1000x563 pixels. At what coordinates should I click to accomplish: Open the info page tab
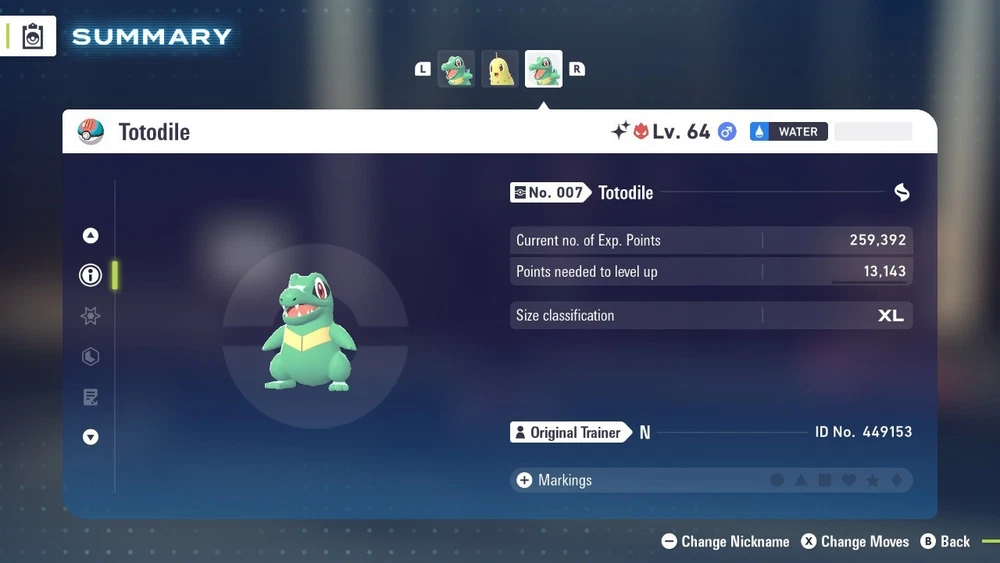[90, 275]
